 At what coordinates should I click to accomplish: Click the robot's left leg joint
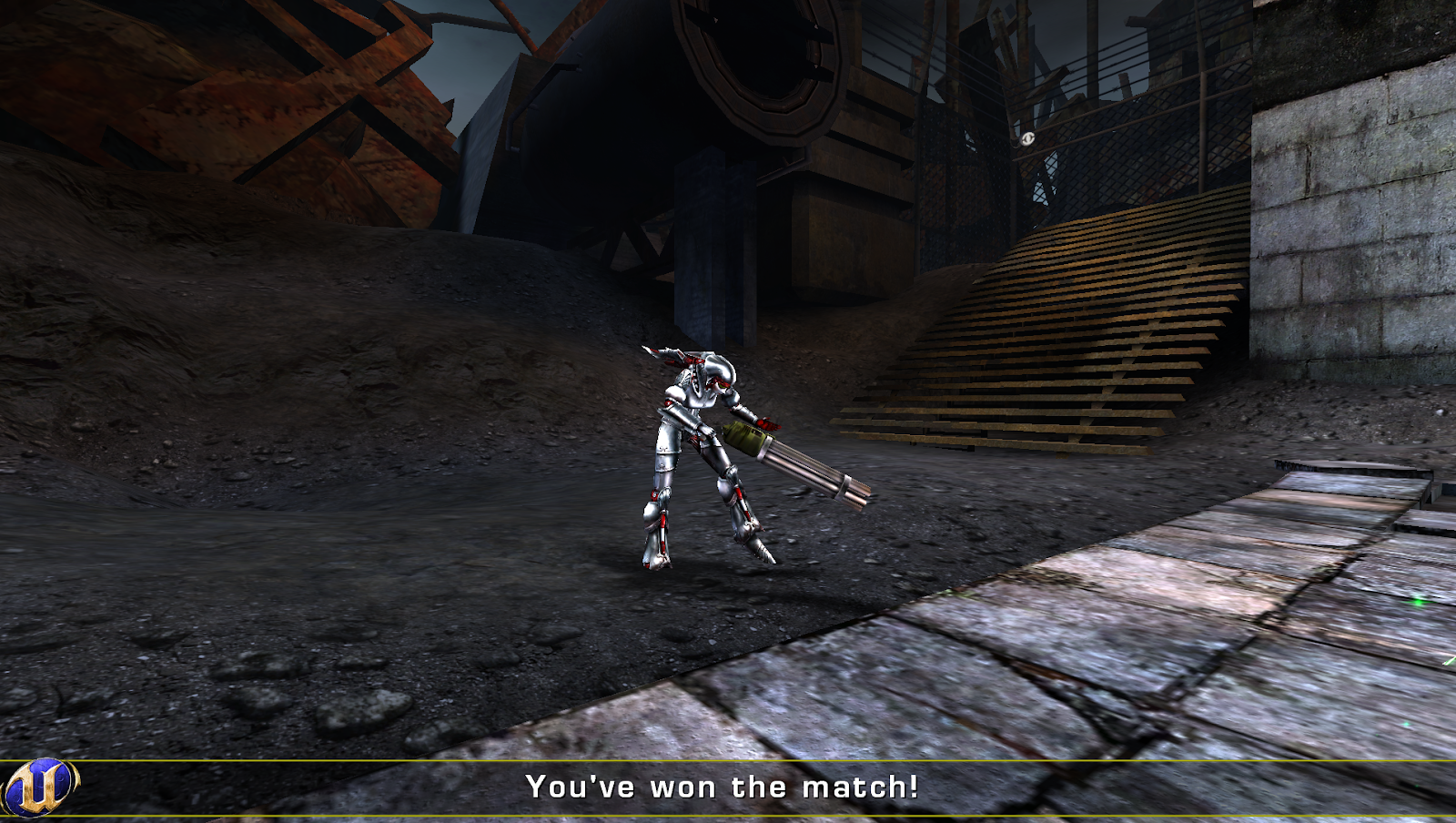pyautogui.click(x=662, y=496)
